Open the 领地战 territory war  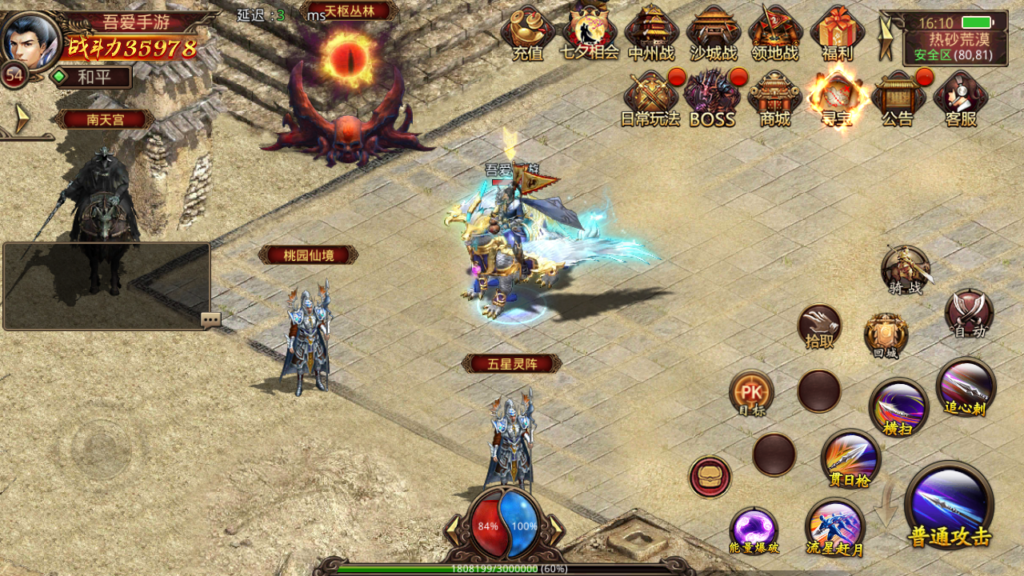tap(776, 33)
